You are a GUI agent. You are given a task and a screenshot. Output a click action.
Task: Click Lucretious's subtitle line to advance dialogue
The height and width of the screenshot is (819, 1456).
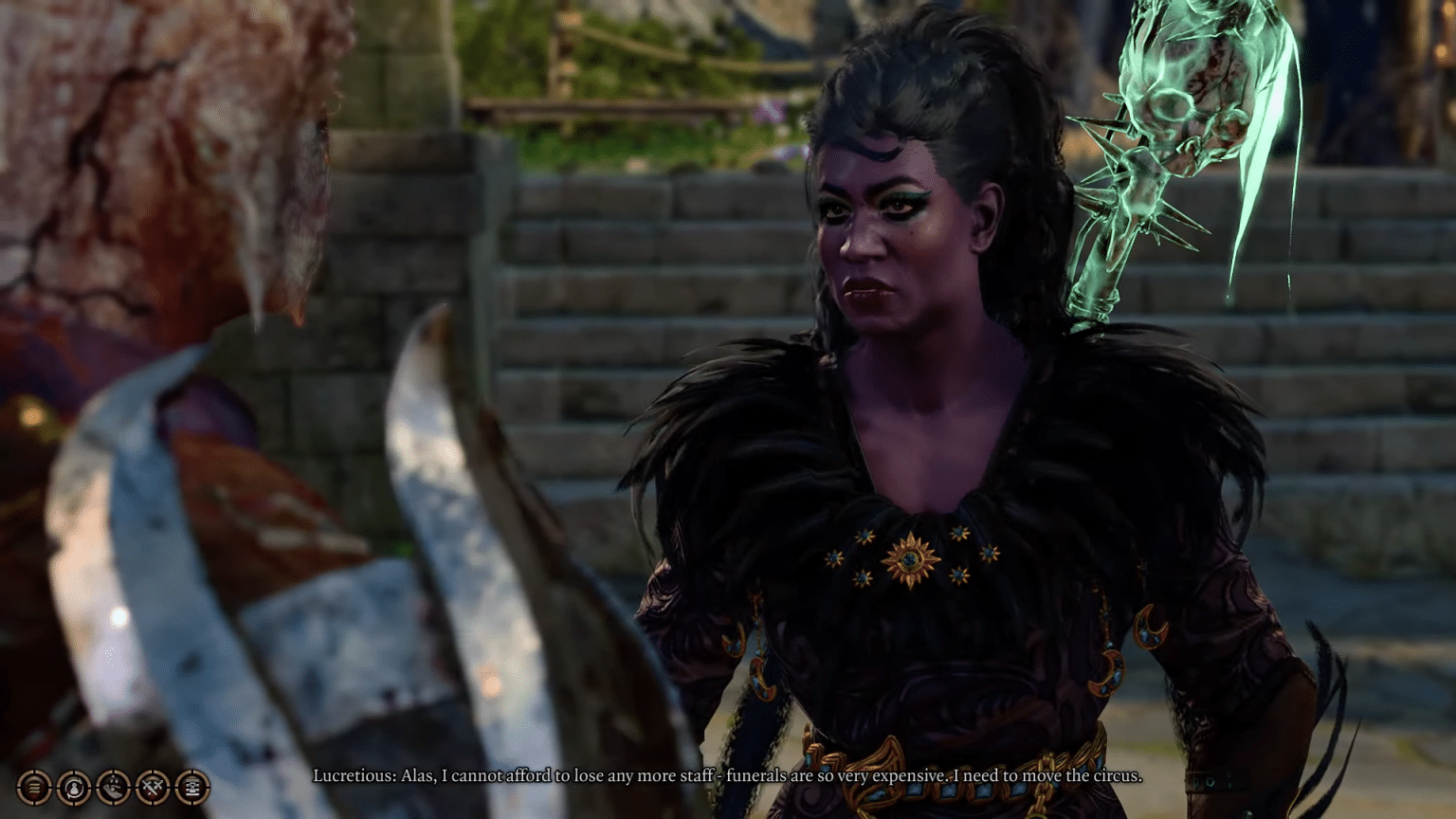(728, 774)
